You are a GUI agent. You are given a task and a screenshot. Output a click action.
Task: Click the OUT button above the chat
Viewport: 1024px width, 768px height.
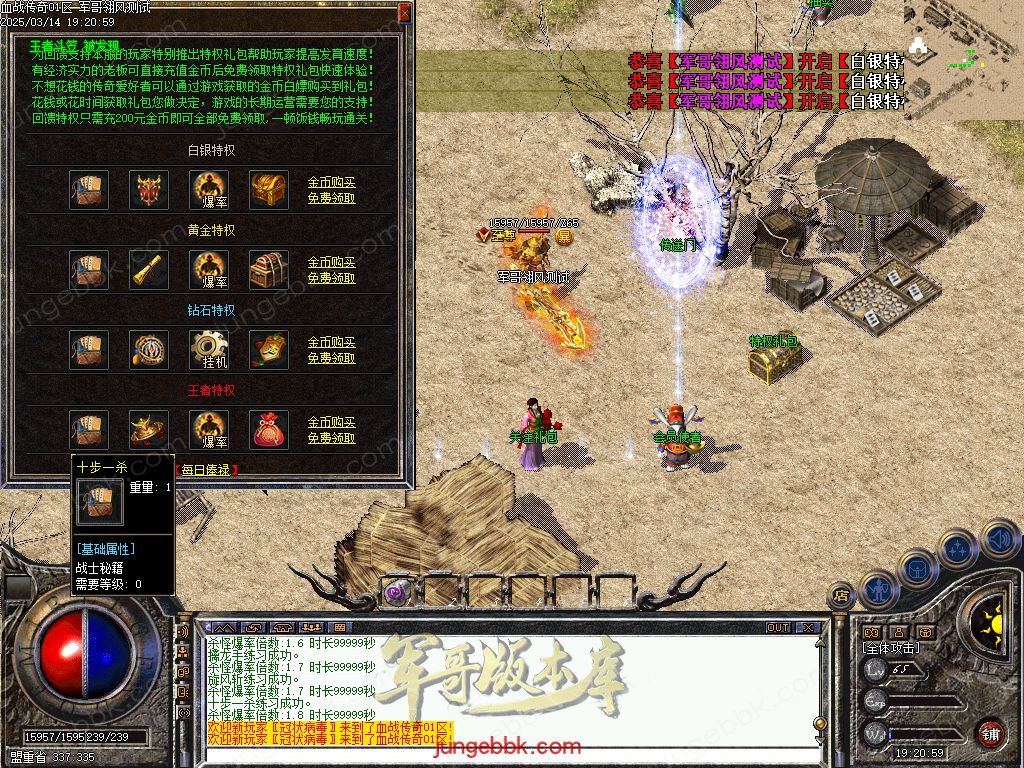pos(778,628)
